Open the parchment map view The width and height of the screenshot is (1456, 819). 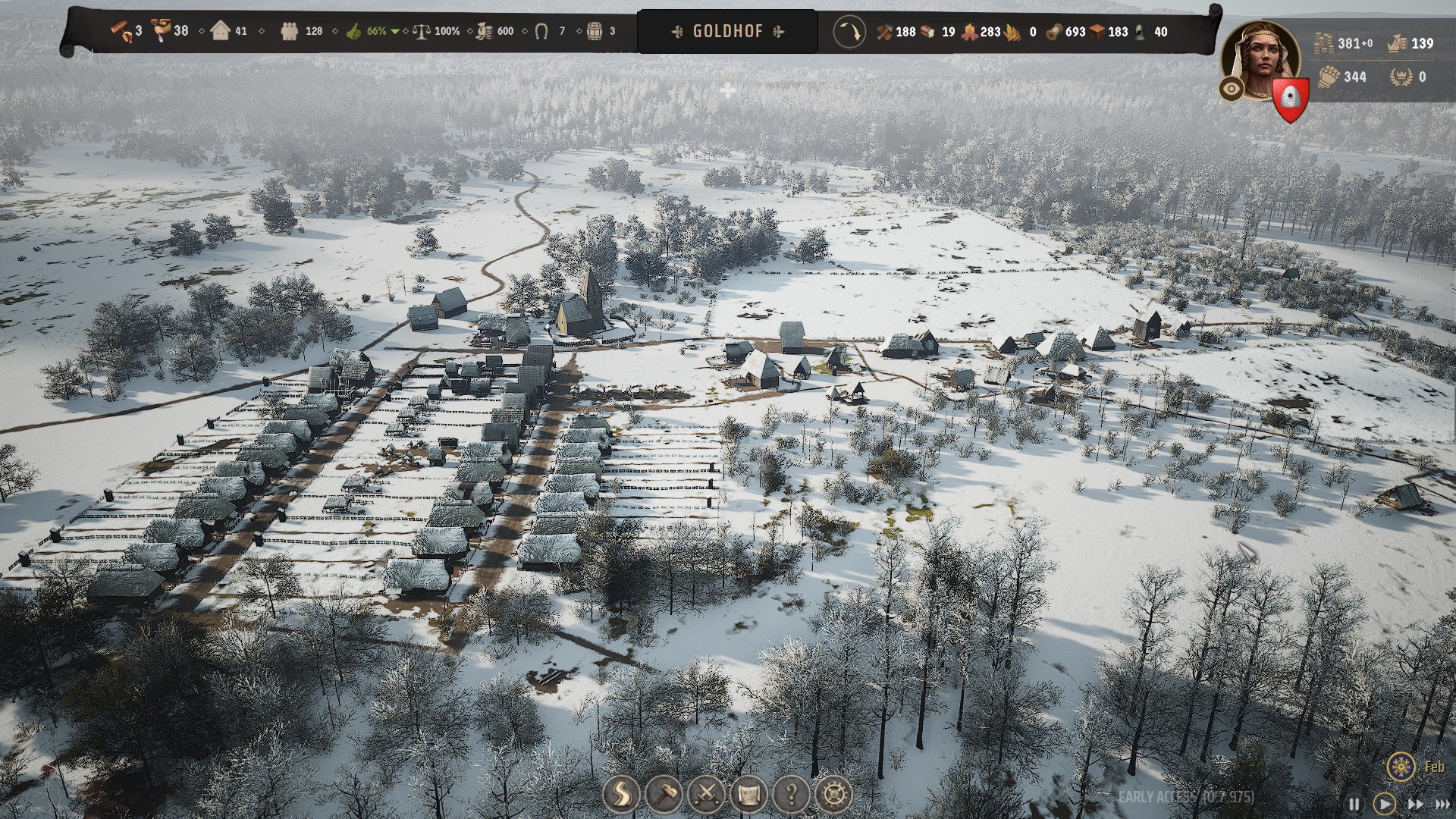click(x=748, y=795)
